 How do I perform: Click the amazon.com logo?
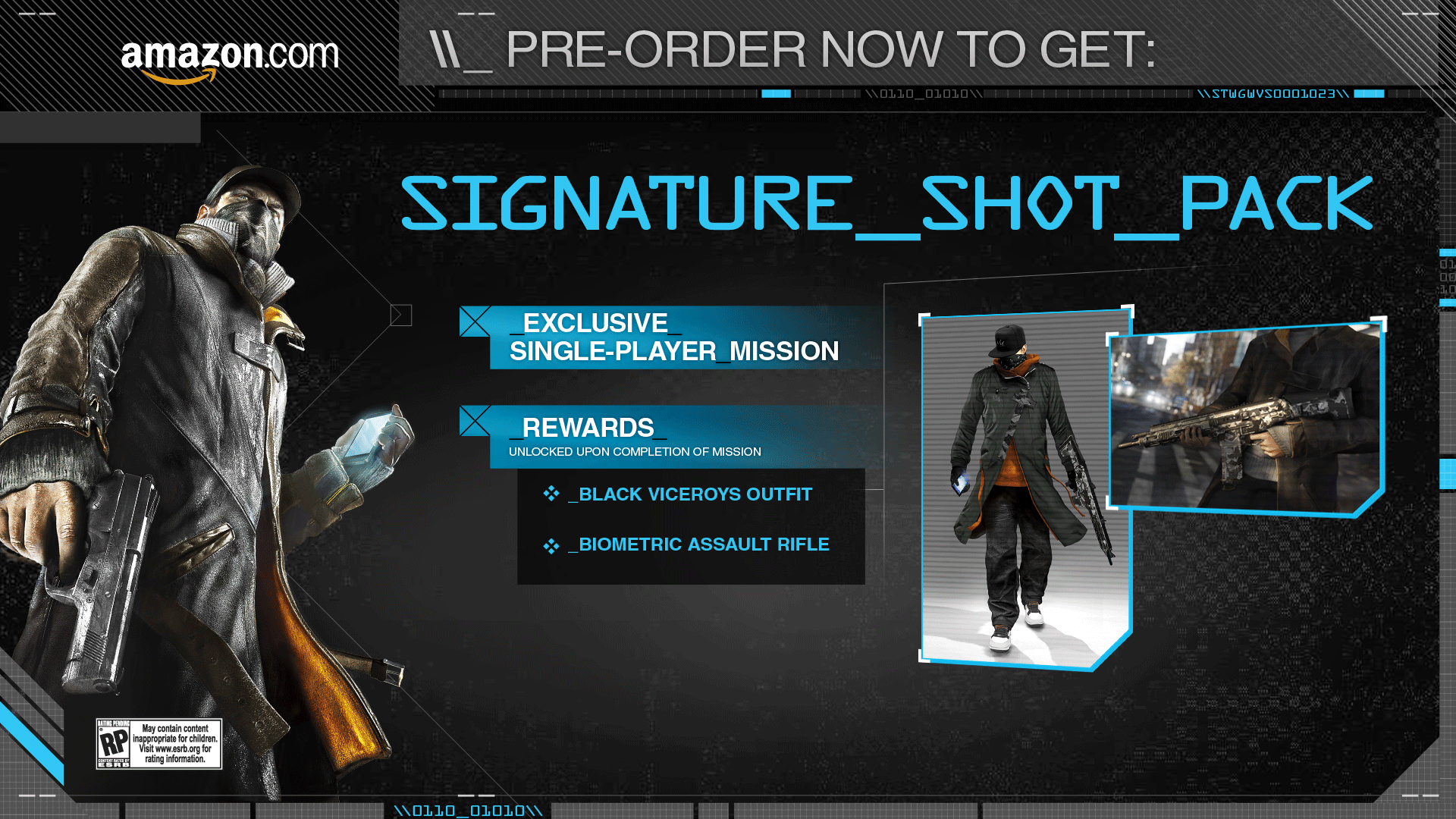(x=229, y=59)
